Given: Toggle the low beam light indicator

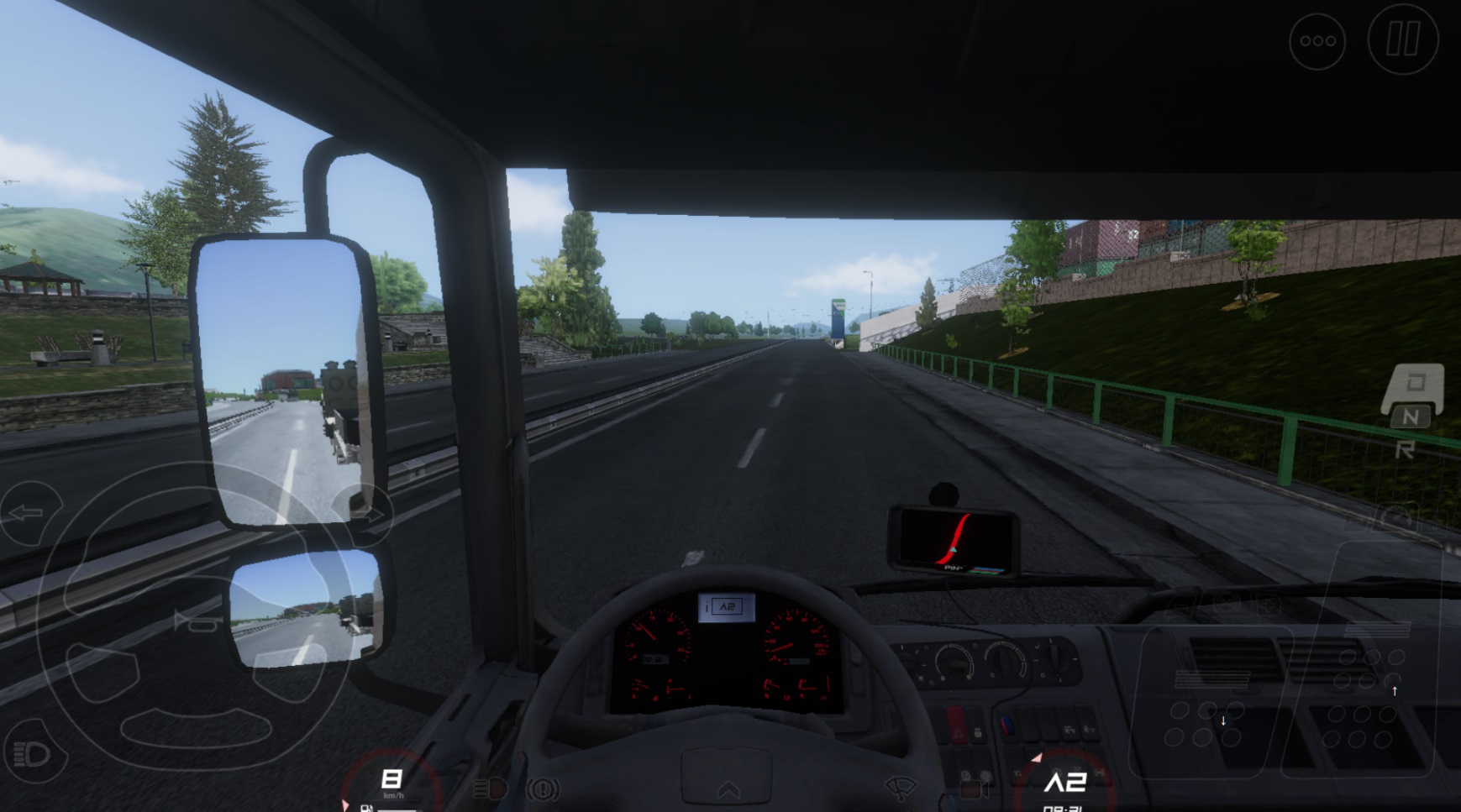Looking at the screenshot, I should tap(490, 789).
